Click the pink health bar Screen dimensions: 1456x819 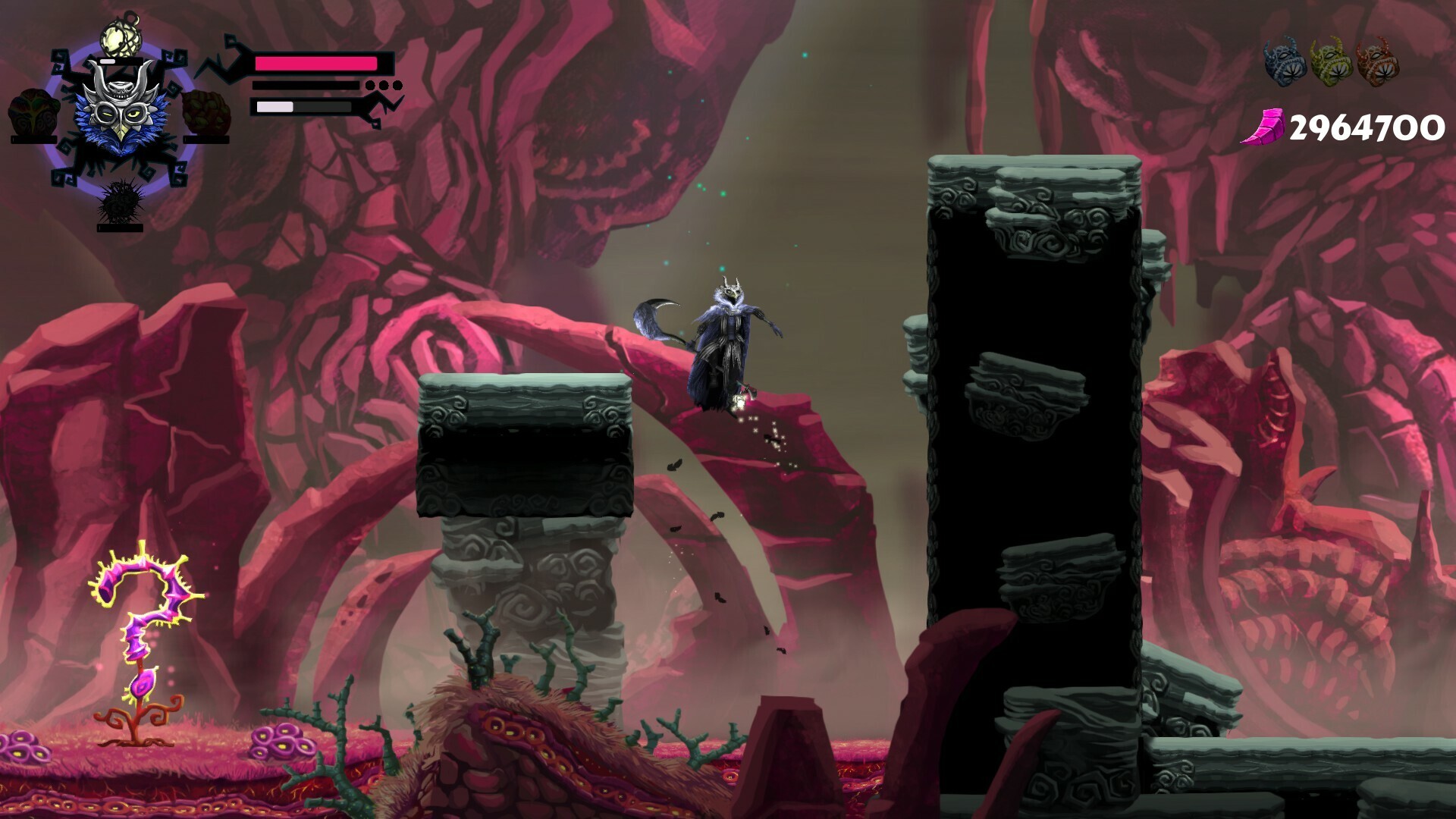click(x=317, y=62)
